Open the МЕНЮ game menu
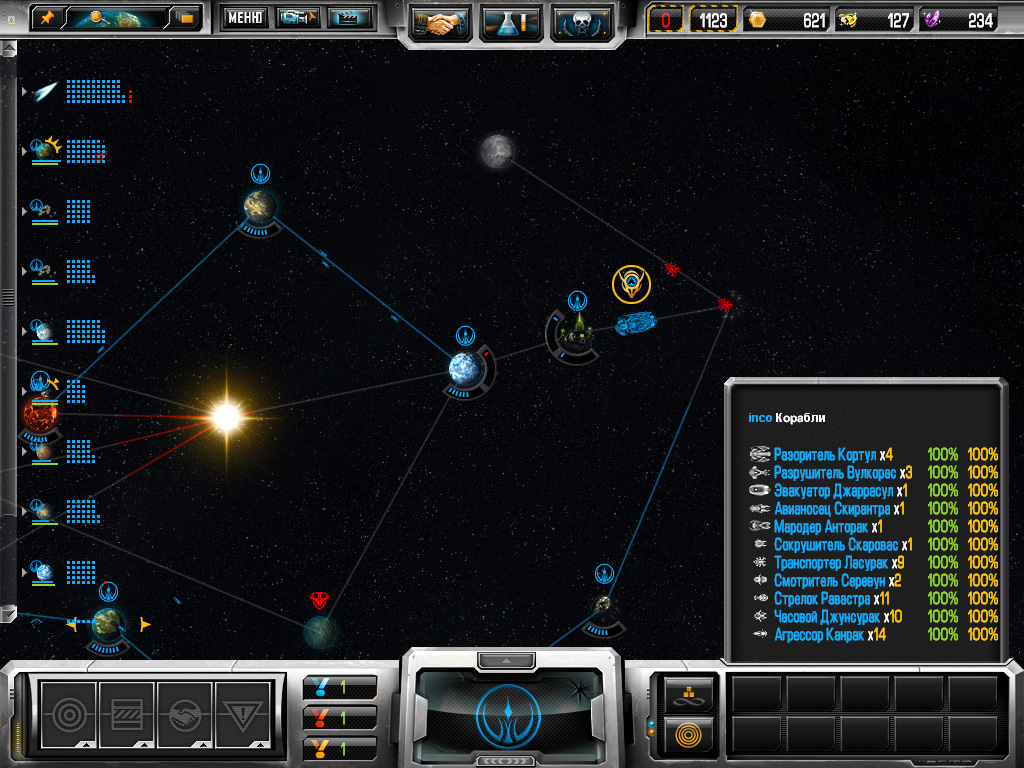The height and width of the screenshot is (768, 1024). pyautogui.click(x=244, y=17)
